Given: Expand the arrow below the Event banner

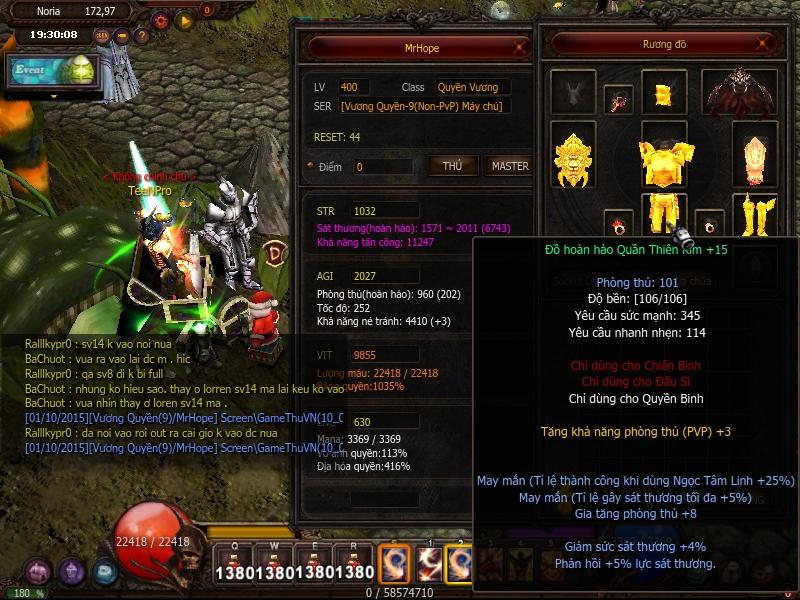Looking at the screenshot, I should [x=53, y=97].
